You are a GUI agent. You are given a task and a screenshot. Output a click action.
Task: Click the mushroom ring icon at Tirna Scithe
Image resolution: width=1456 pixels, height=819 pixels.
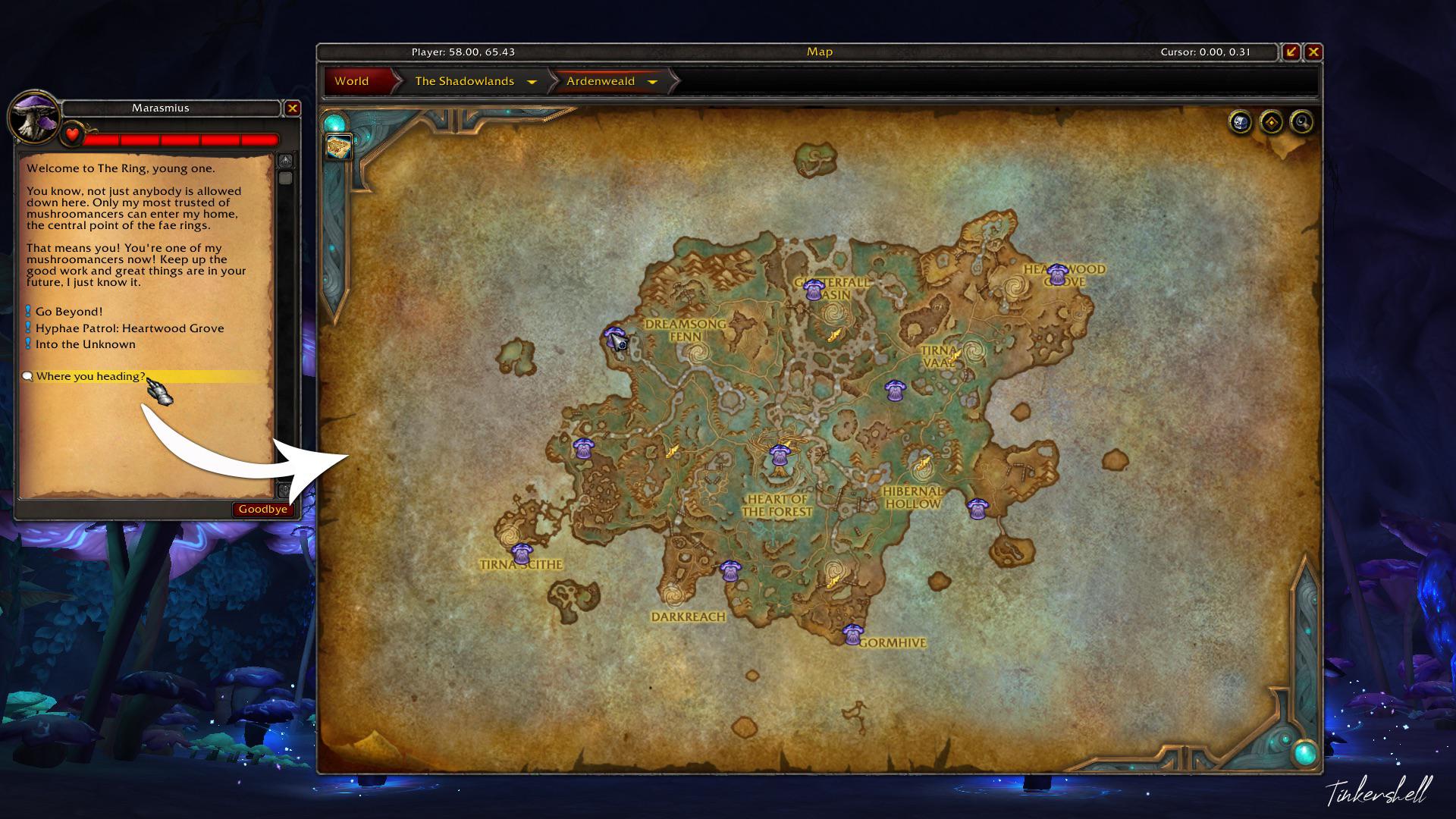click(522, 553)
